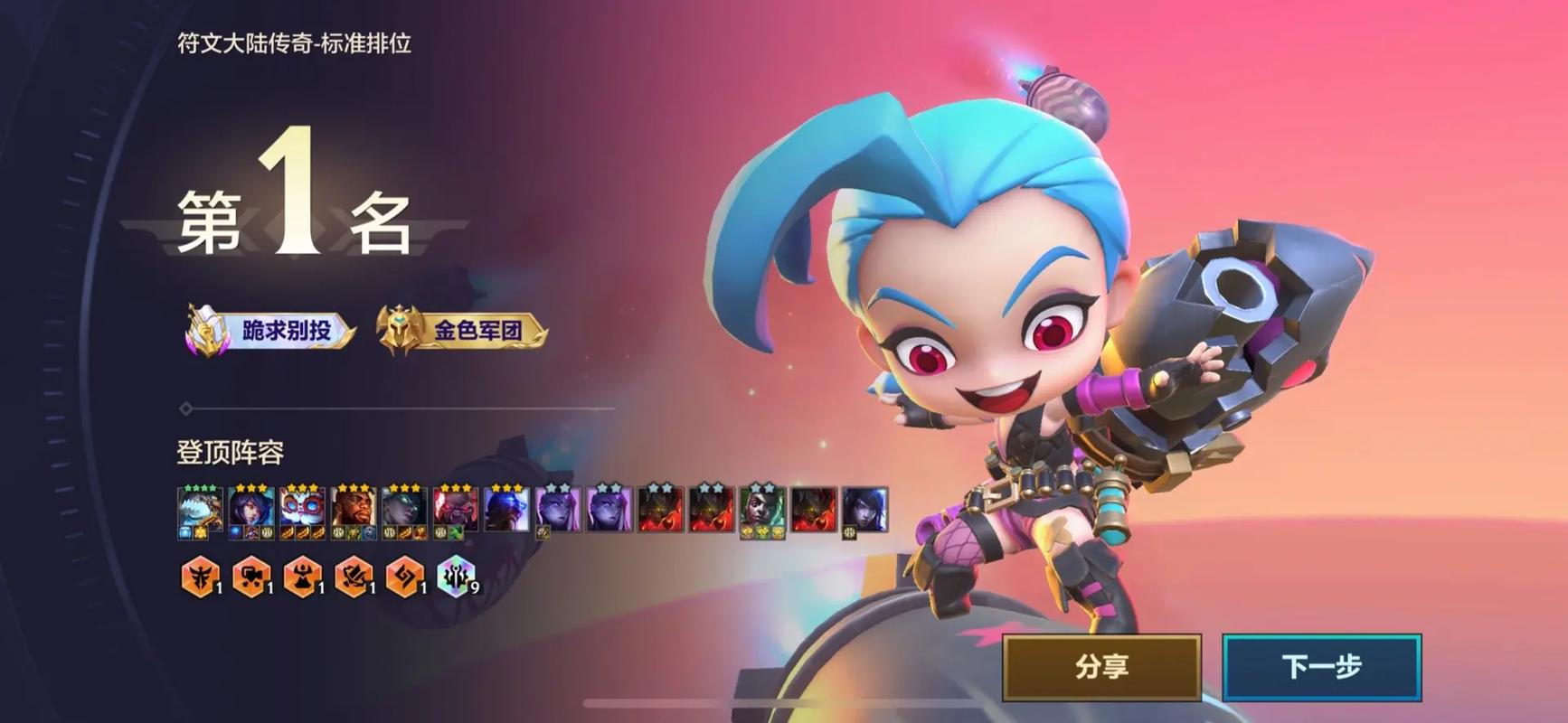Viewport: 1568px width, 723px height.
Task: Open the prismatic trait icon showing 9
Action: click(456, 576)
